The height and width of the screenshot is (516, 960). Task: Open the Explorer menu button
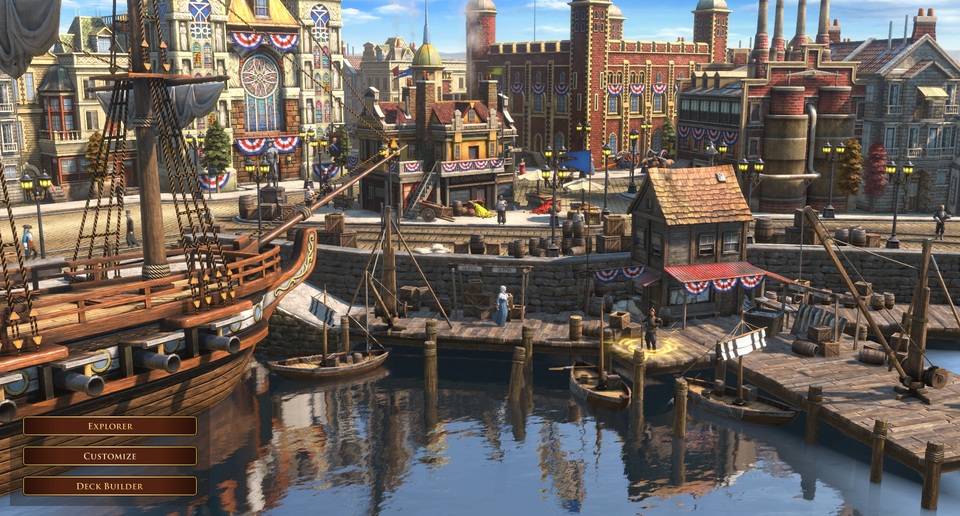click(110, 426)
